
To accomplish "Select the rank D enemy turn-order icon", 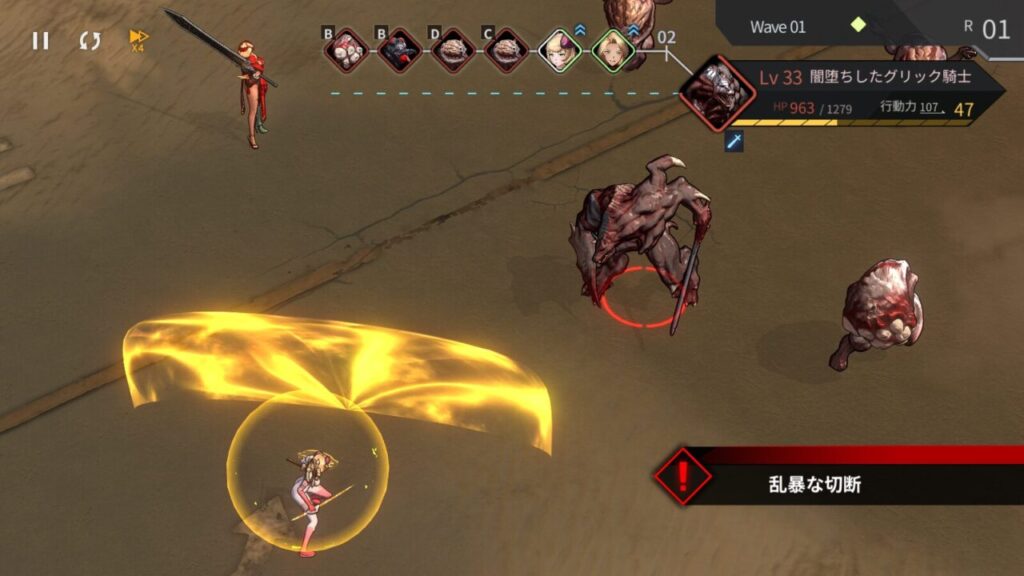I will pyautogui.click(x=452, y=50).
